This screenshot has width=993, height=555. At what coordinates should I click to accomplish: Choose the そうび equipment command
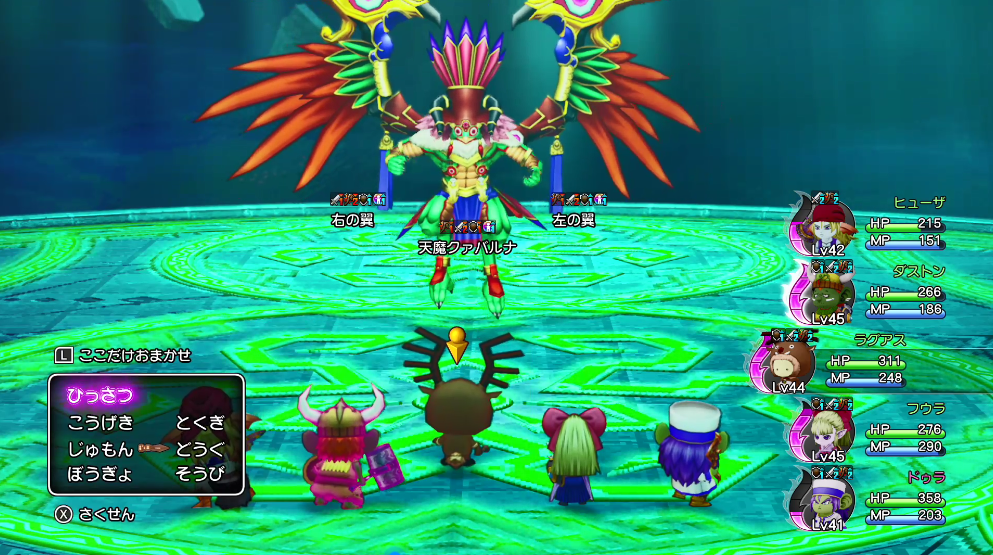pyautogui.click(x=200, y=474)
